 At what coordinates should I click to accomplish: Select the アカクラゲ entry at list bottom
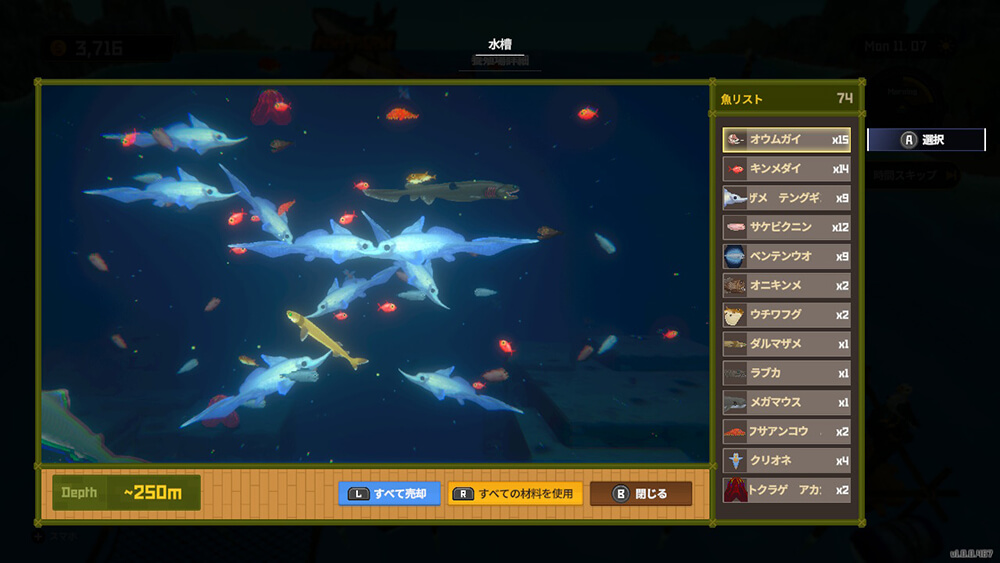[x=786, y=490]
